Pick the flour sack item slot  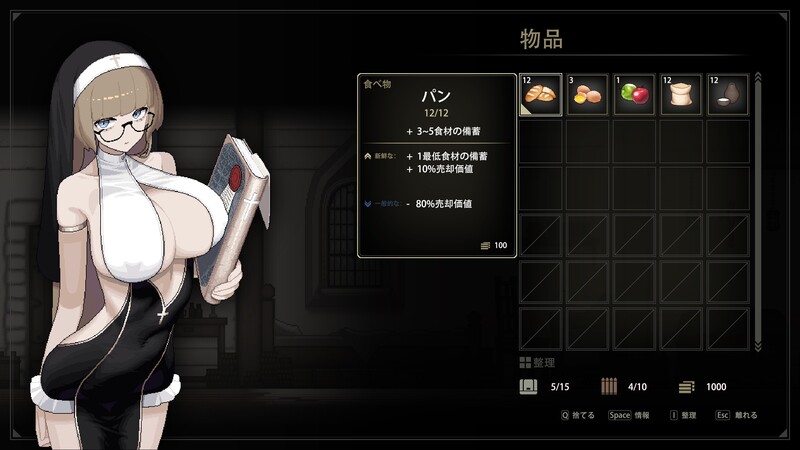tap(682, 94)
